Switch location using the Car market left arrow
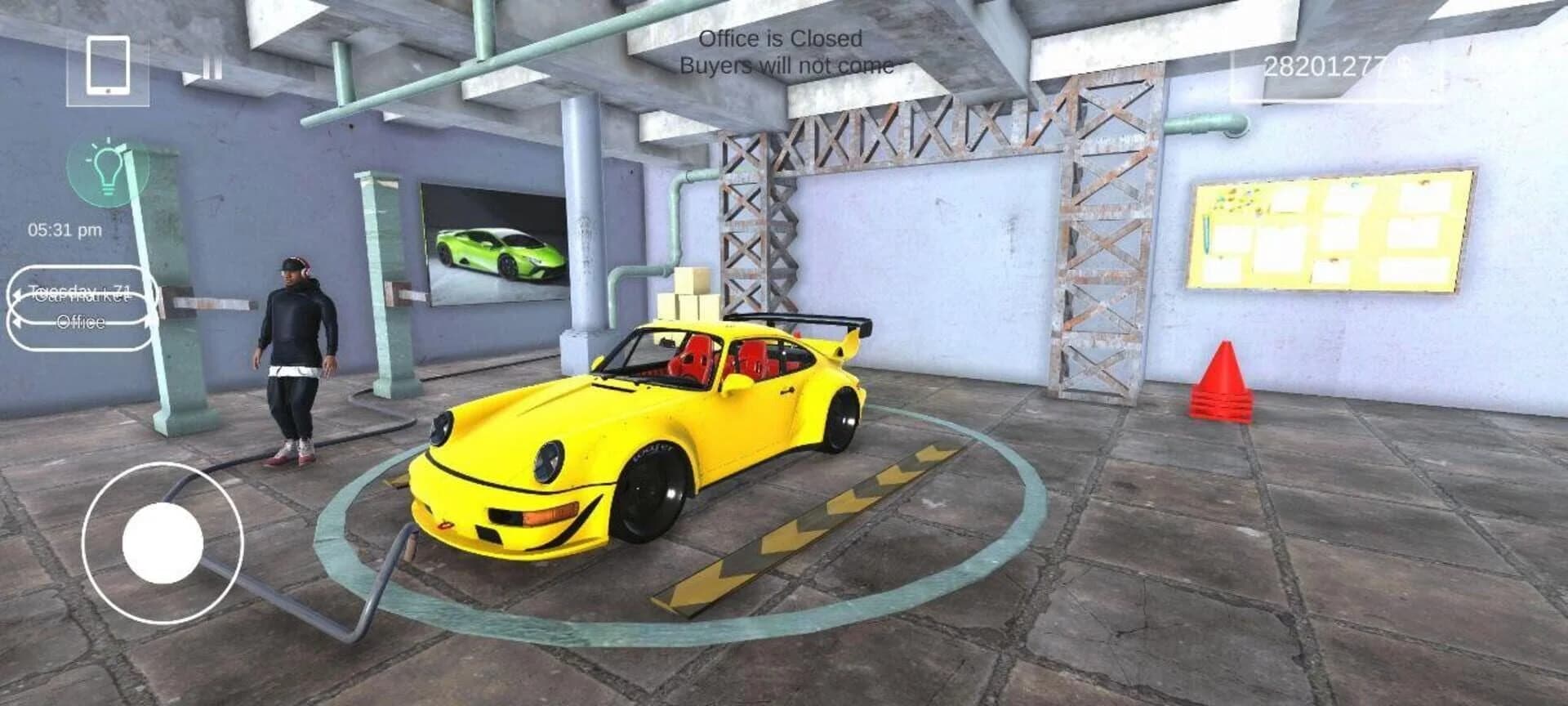Image resolution: width=1568 pixels, height=706 pixels. 18,296
